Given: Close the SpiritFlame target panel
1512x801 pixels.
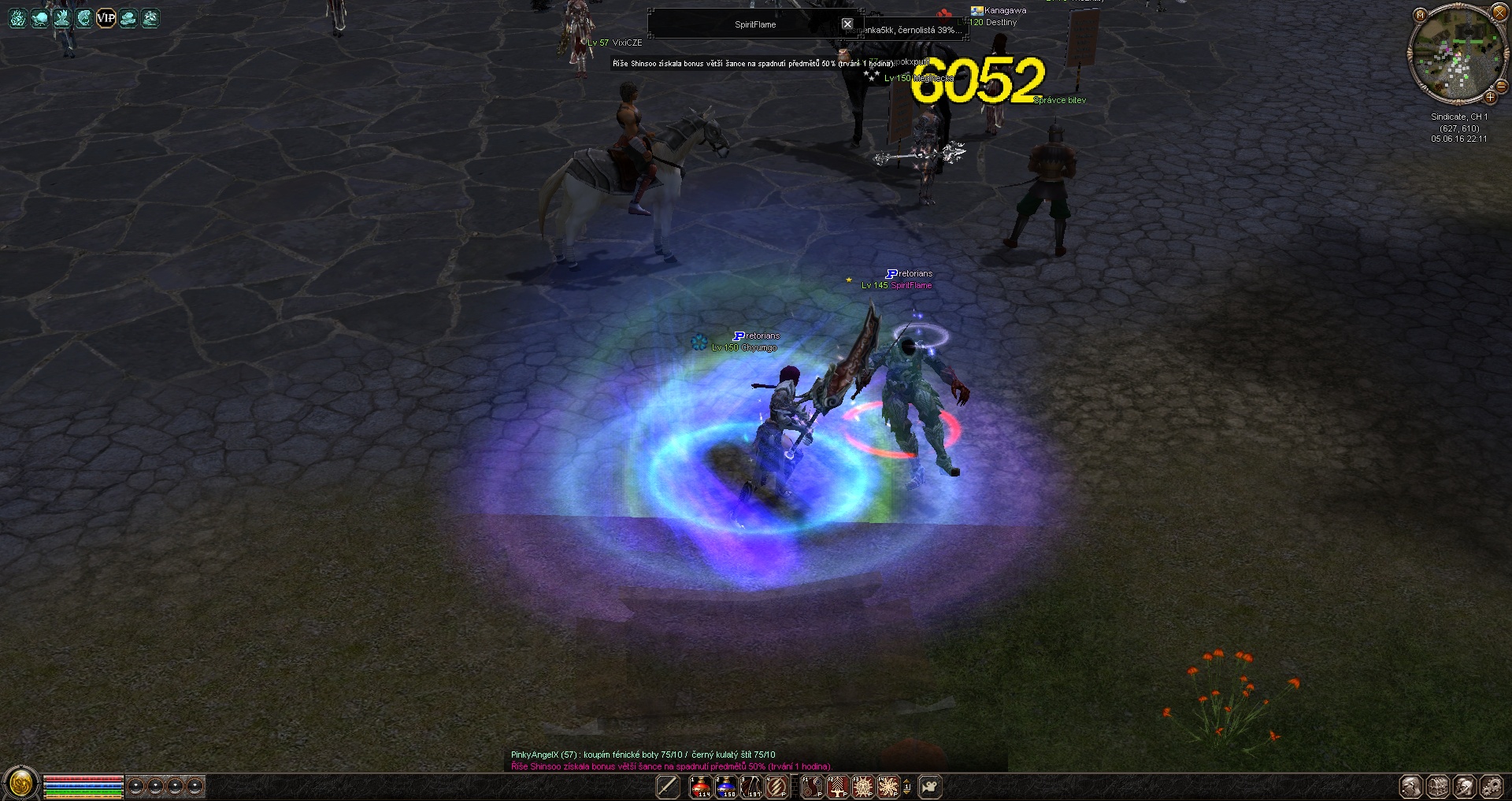Looking at the screenshot, I should tap(847, 24).
